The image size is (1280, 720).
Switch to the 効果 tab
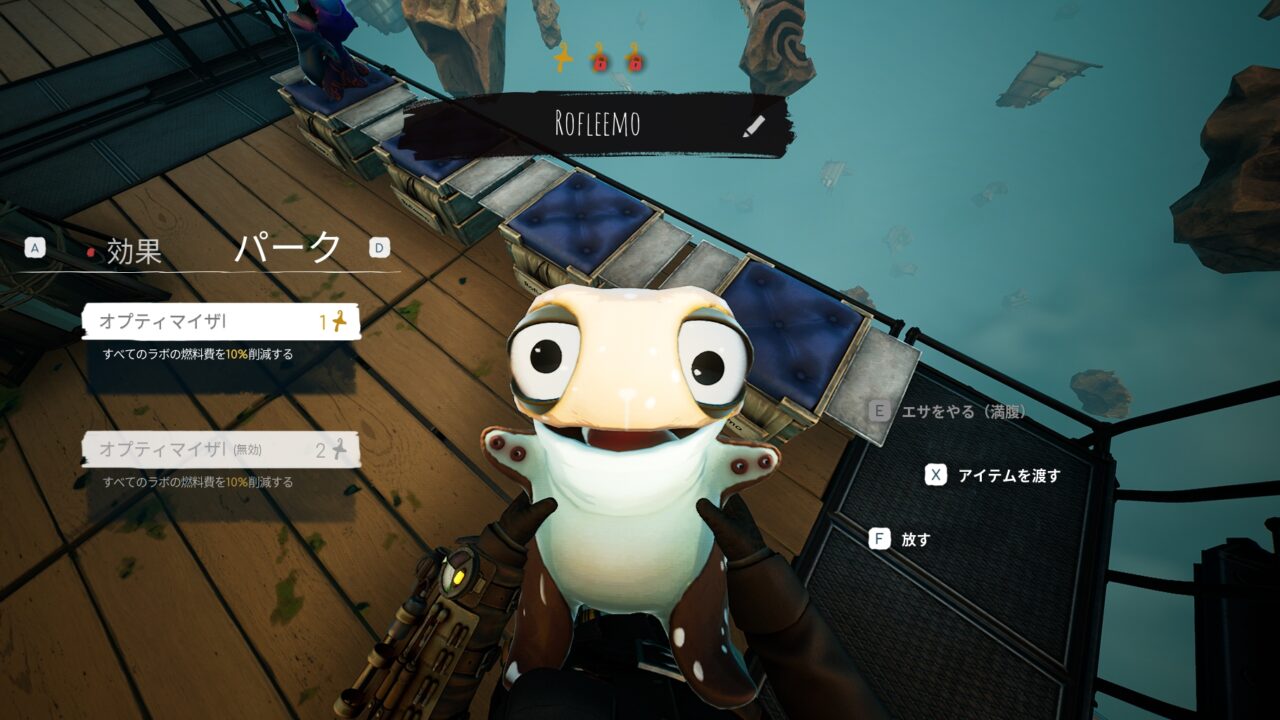click(133, 251)
